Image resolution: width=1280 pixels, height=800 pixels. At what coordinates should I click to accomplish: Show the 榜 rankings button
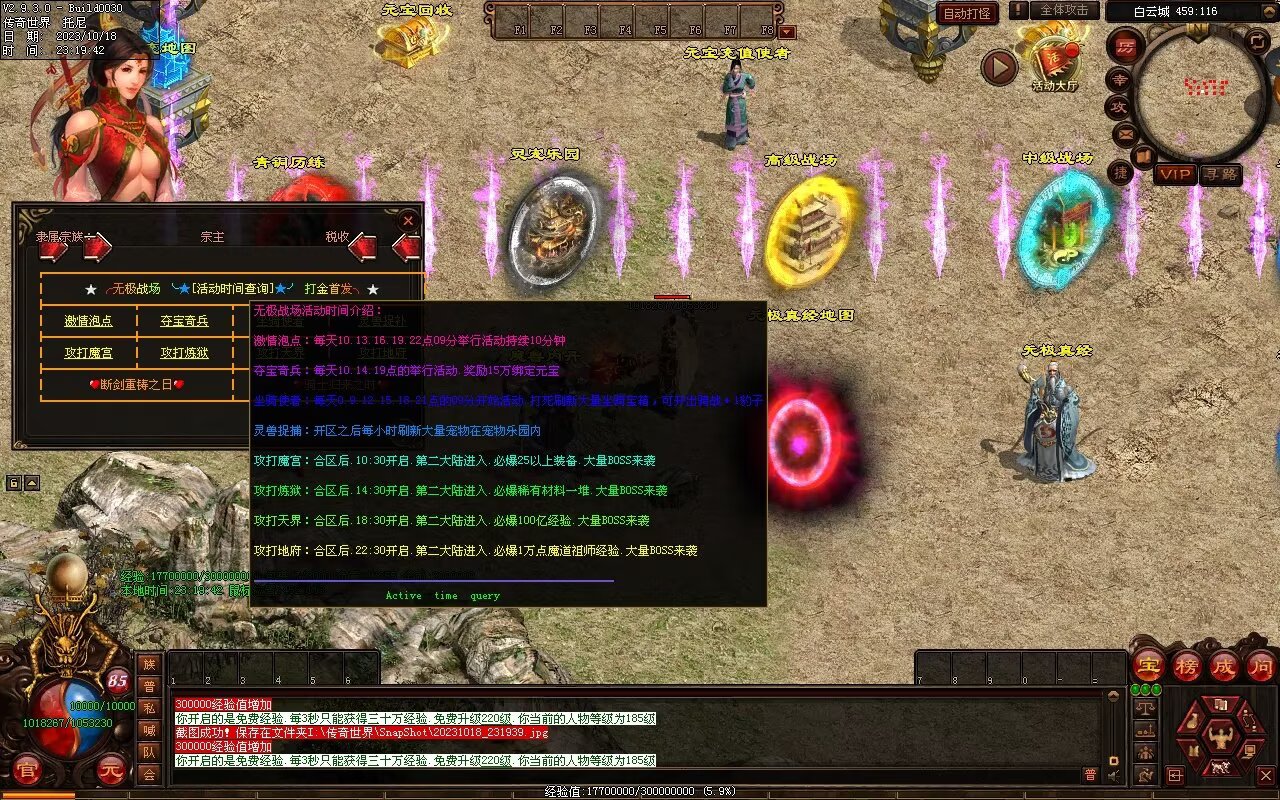1187,665
